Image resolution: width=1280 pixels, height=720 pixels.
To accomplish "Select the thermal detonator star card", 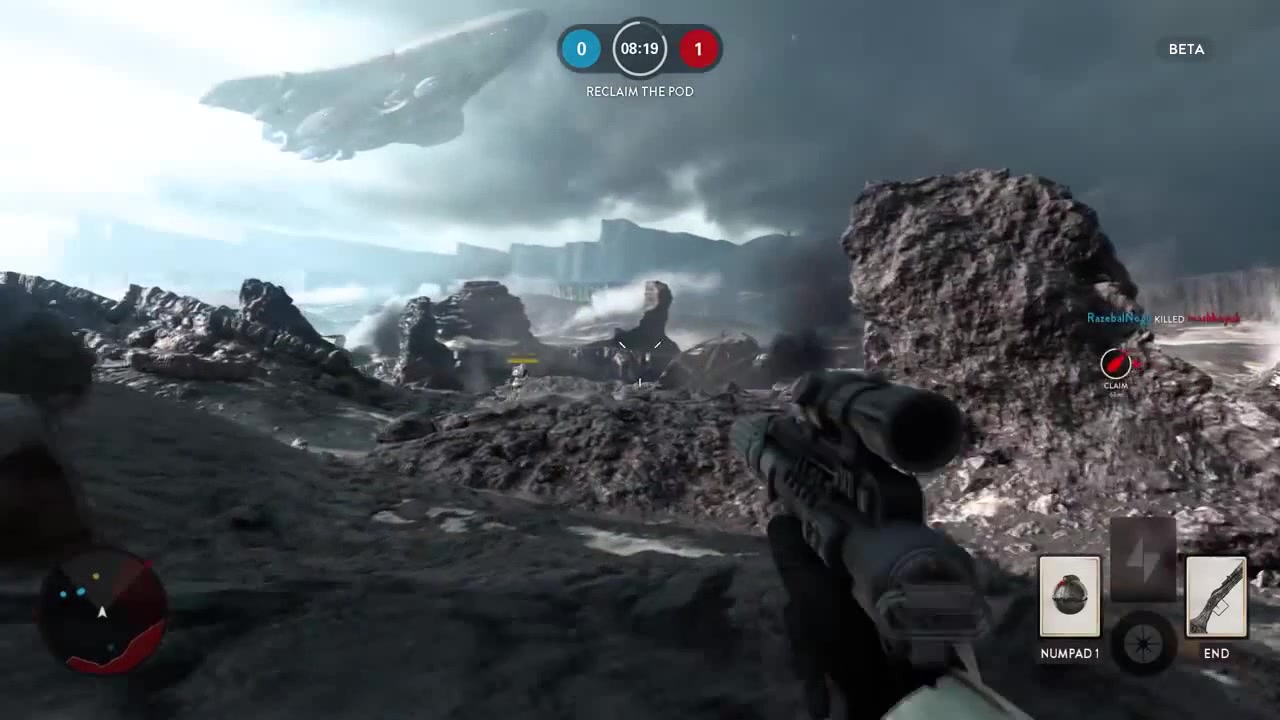I will [1069, 597].
